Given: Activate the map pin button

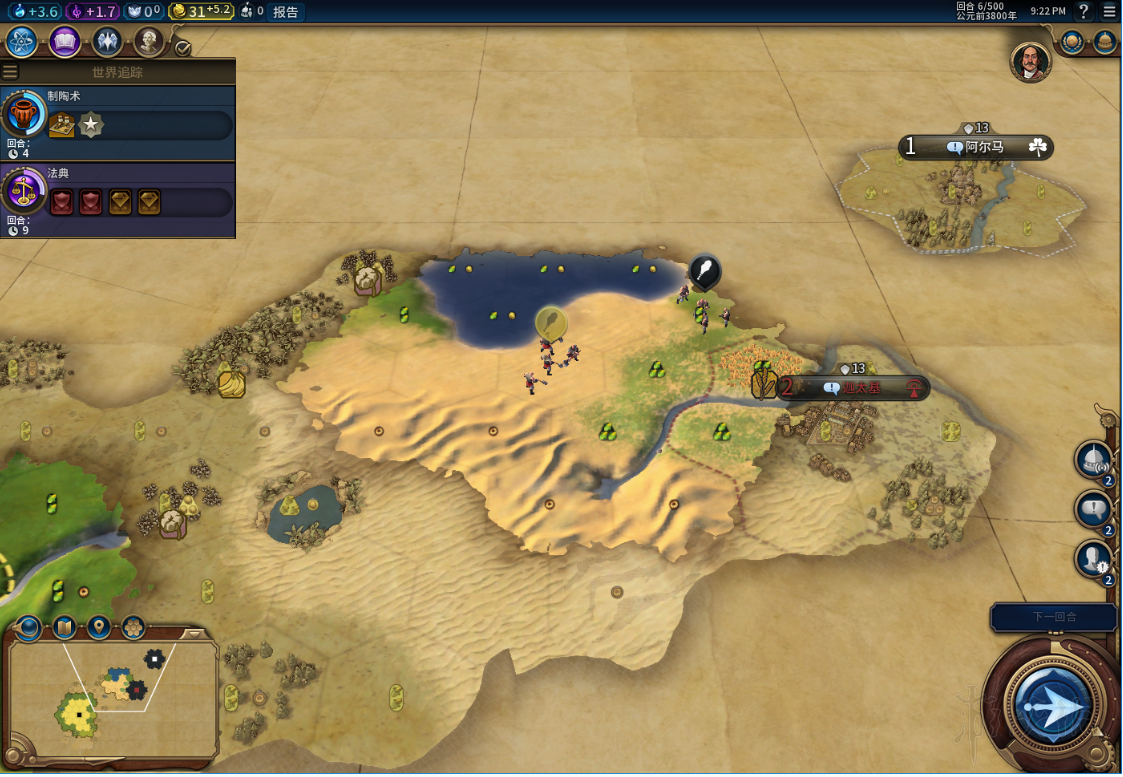Looking at the screenshot, I should tap(99, 628).
